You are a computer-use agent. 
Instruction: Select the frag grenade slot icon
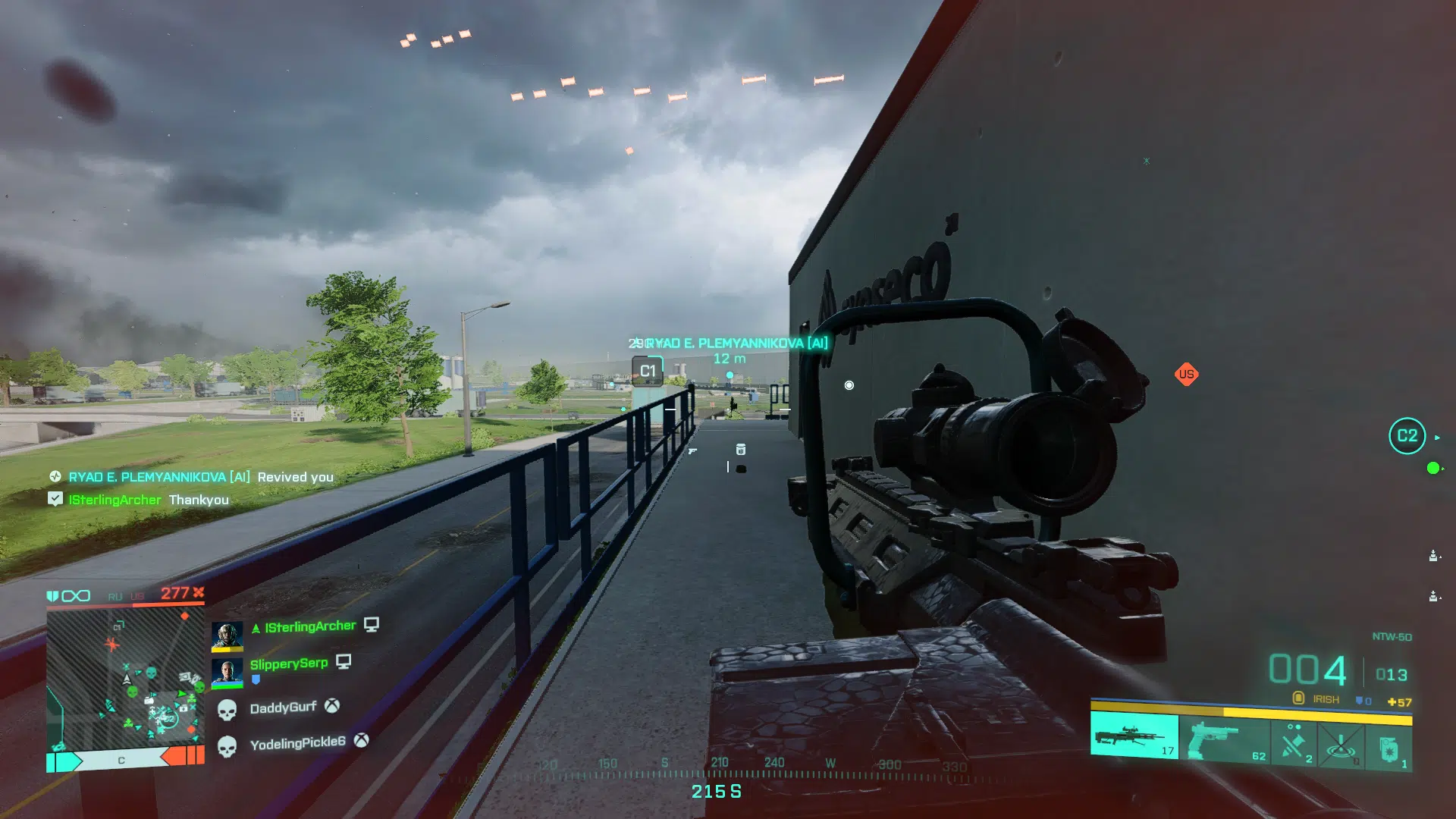tap(1389, 746)
